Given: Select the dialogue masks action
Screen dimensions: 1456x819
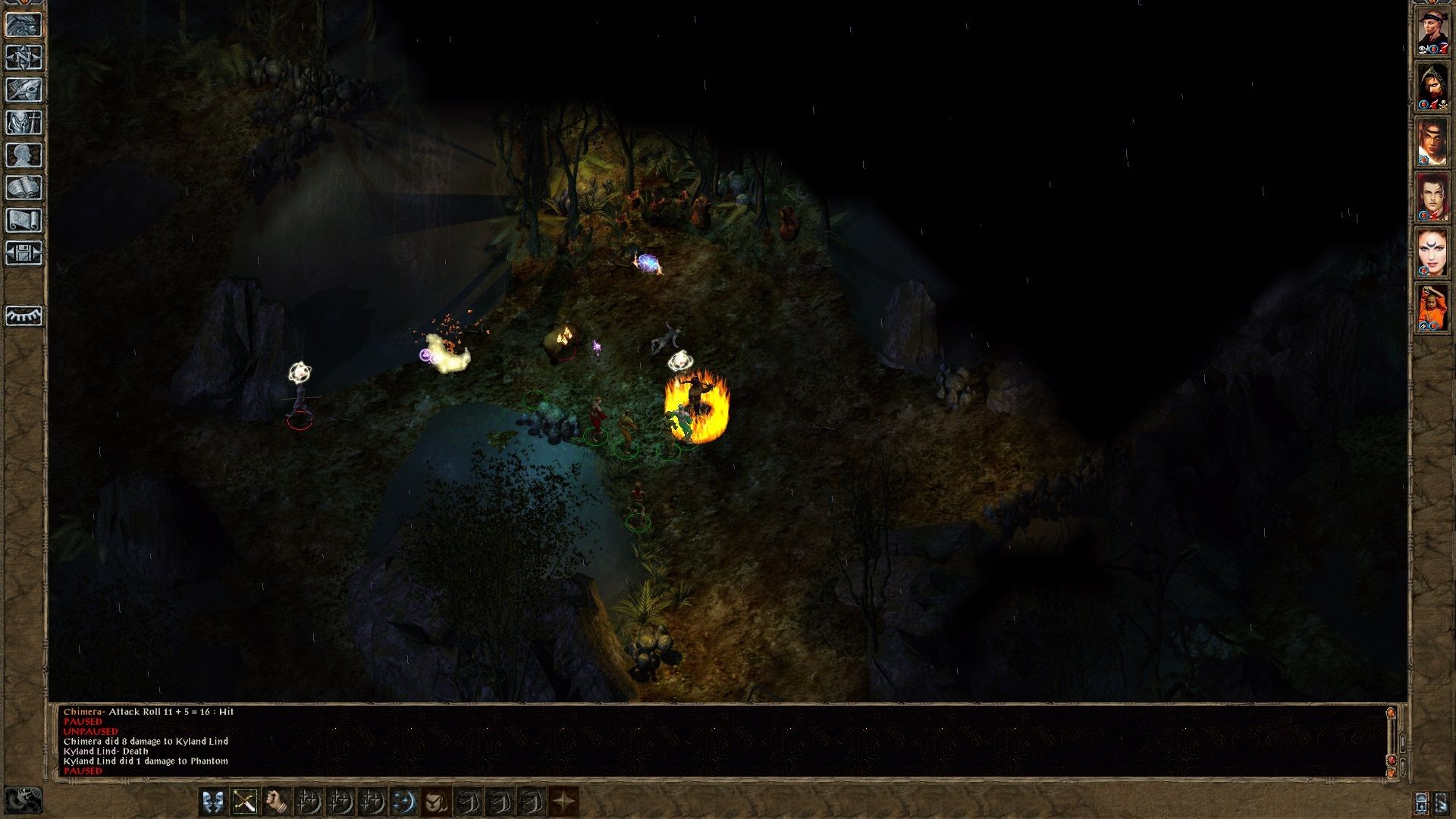Looking at the screenshot, I should click(212, 802).
